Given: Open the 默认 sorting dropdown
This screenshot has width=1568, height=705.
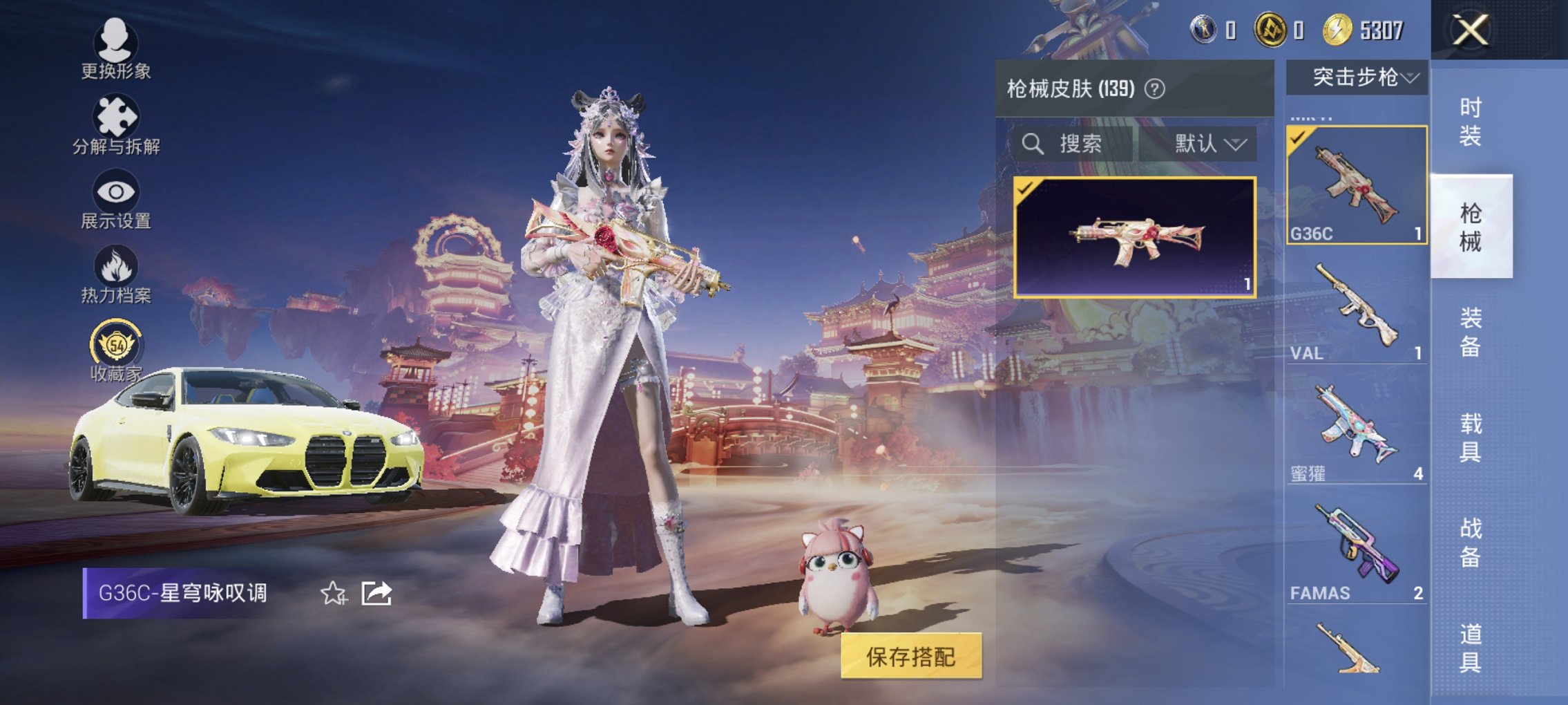Looking at the screenshot, I should (1210, 144).
